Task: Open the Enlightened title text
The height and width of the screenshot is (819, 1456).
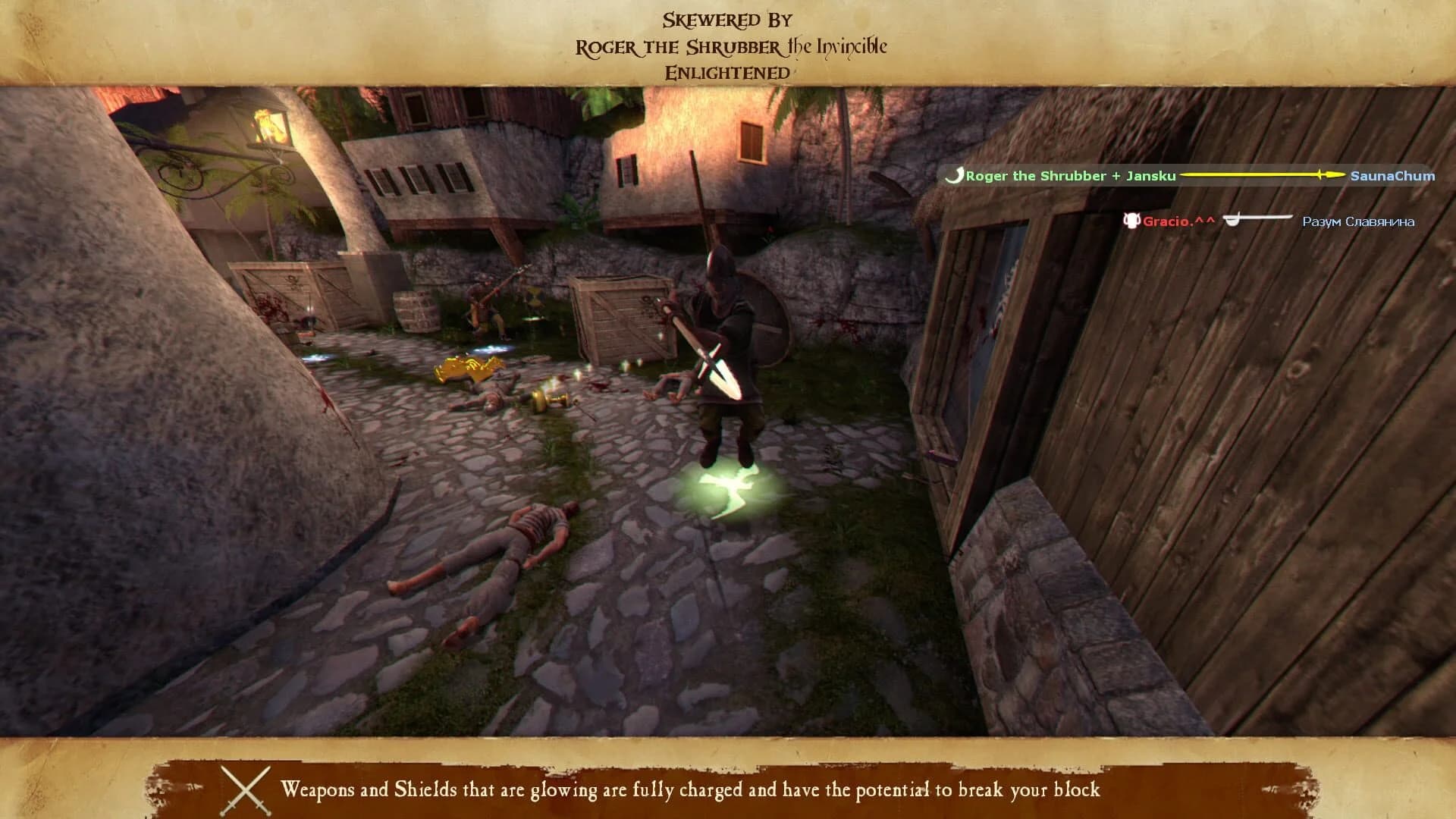Action: [x=726, y=73]
